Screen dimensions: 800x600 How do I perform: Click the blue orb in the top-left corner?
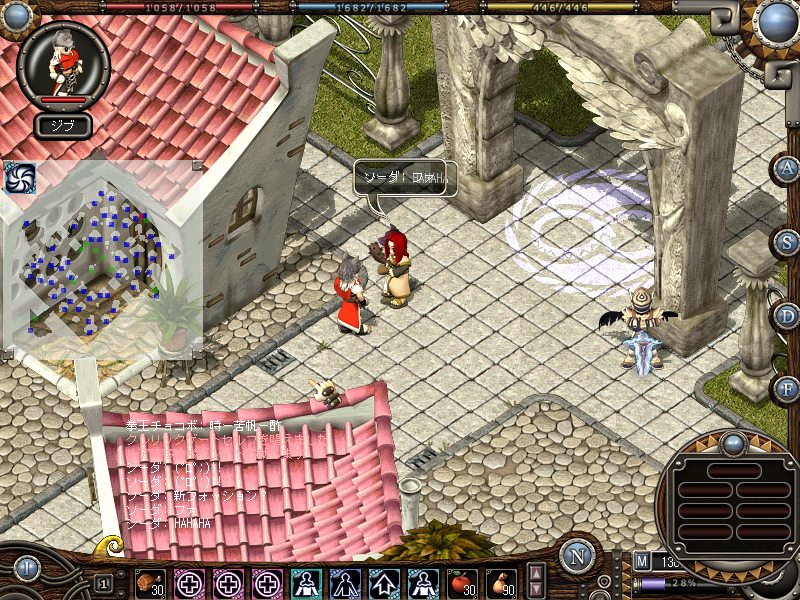pyautogui.click(x=17, y=16)
